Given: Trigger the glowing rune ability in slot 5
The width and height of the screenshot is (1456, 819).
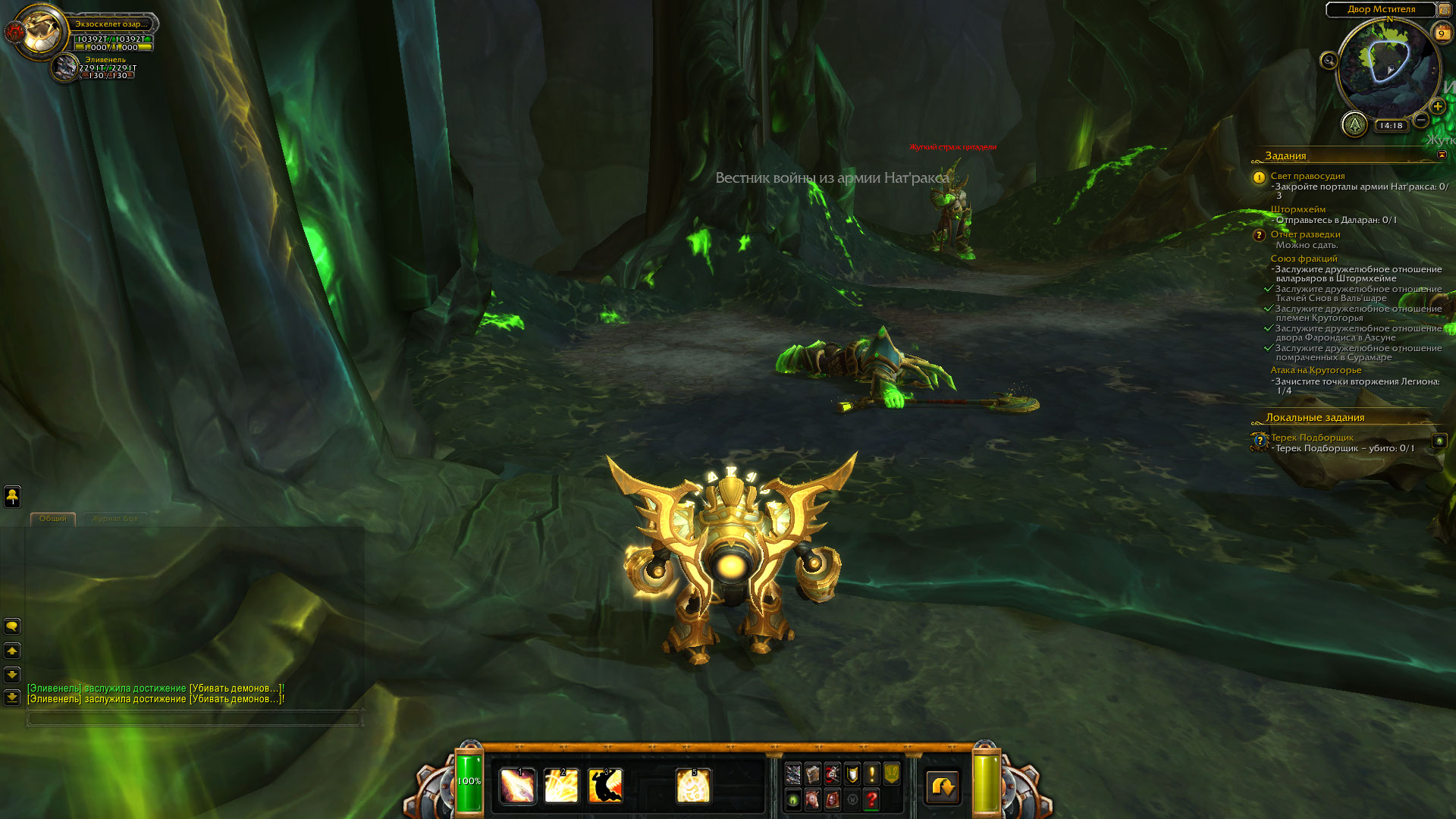Looking at the screenshot, I should tap(693, 786).
